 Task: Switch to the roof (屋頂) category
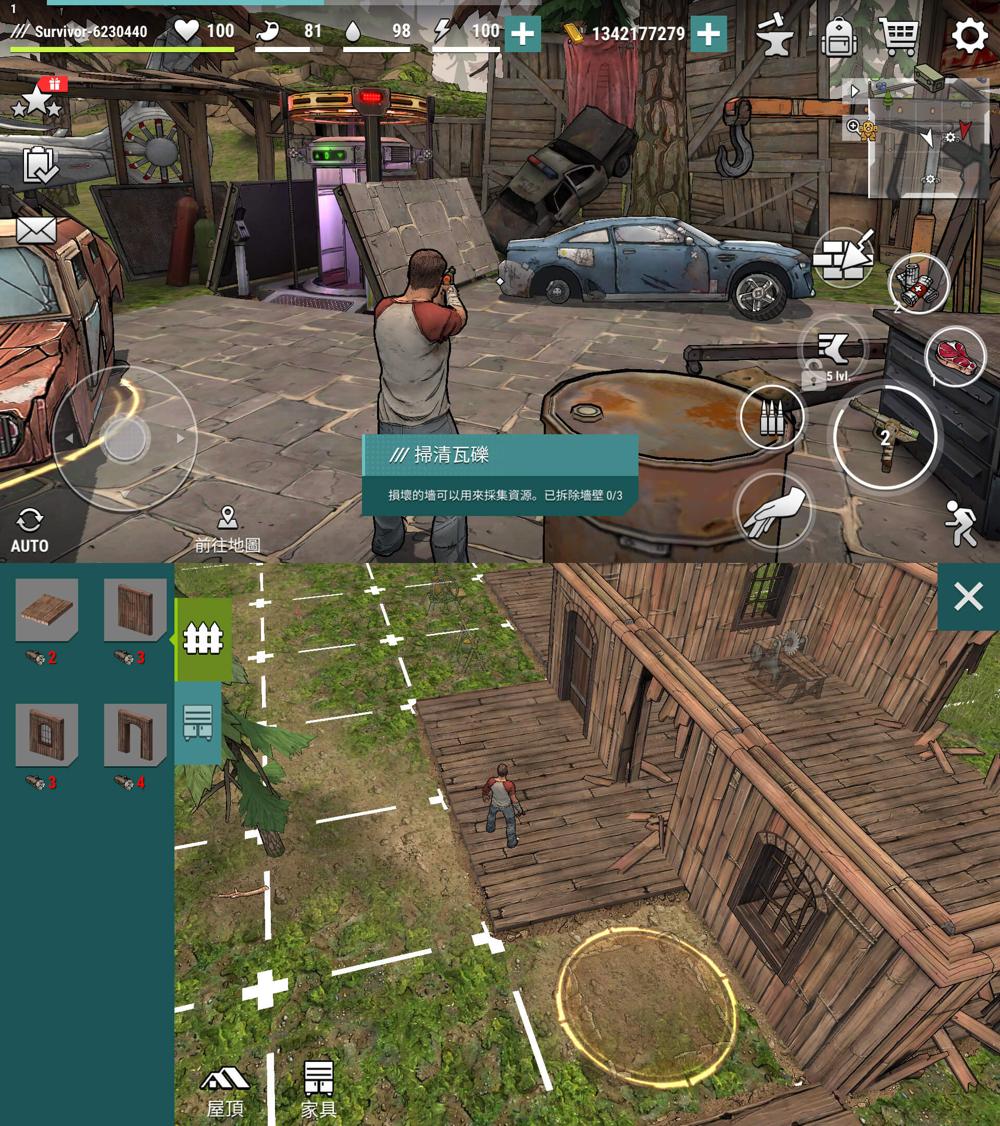pyautogui.click(x=225, y=1090)
